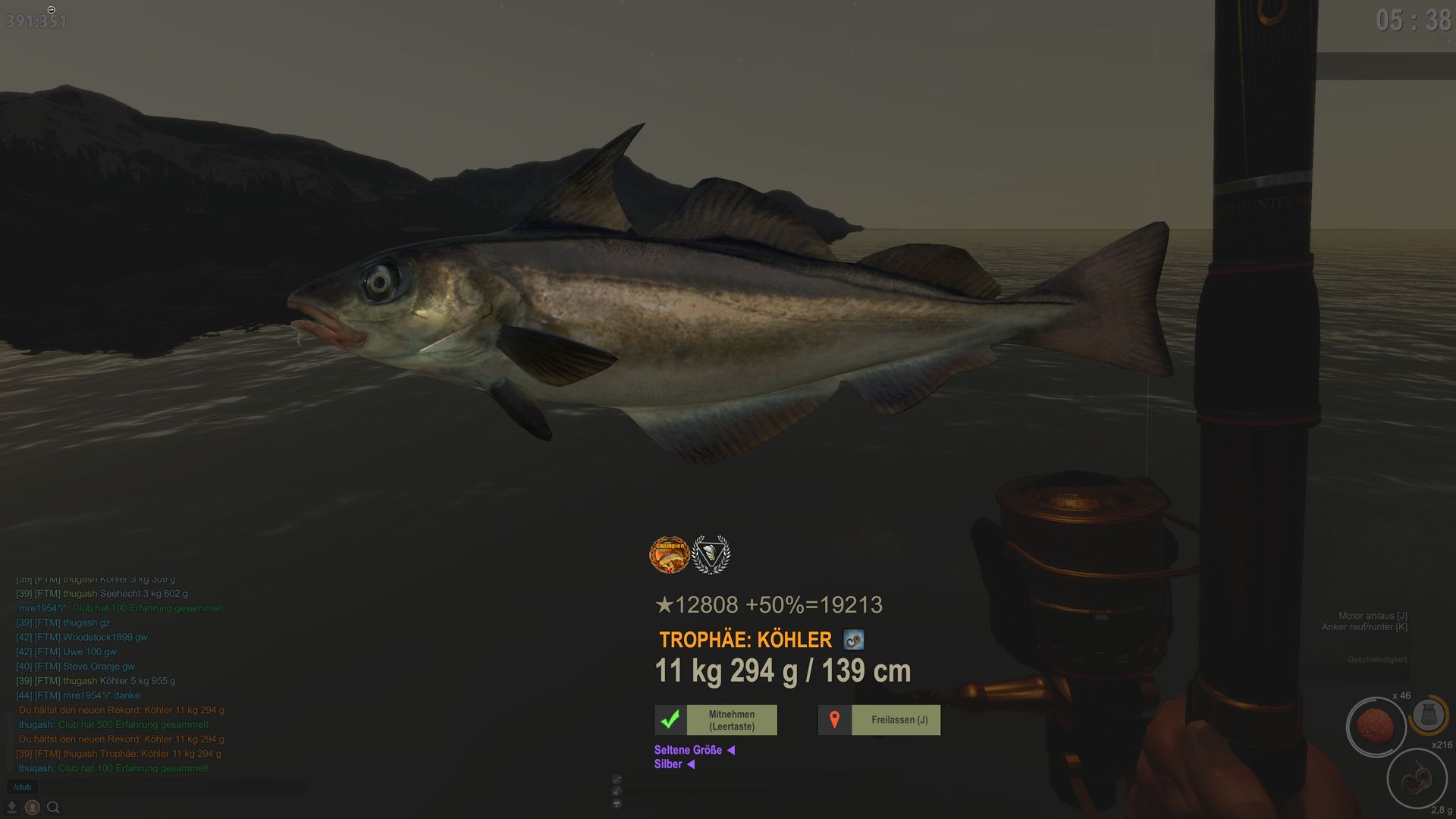Open the feeder basket icon
Image resolution: width=1456 pixels, height=819 pixels.
coord(1429,714)
